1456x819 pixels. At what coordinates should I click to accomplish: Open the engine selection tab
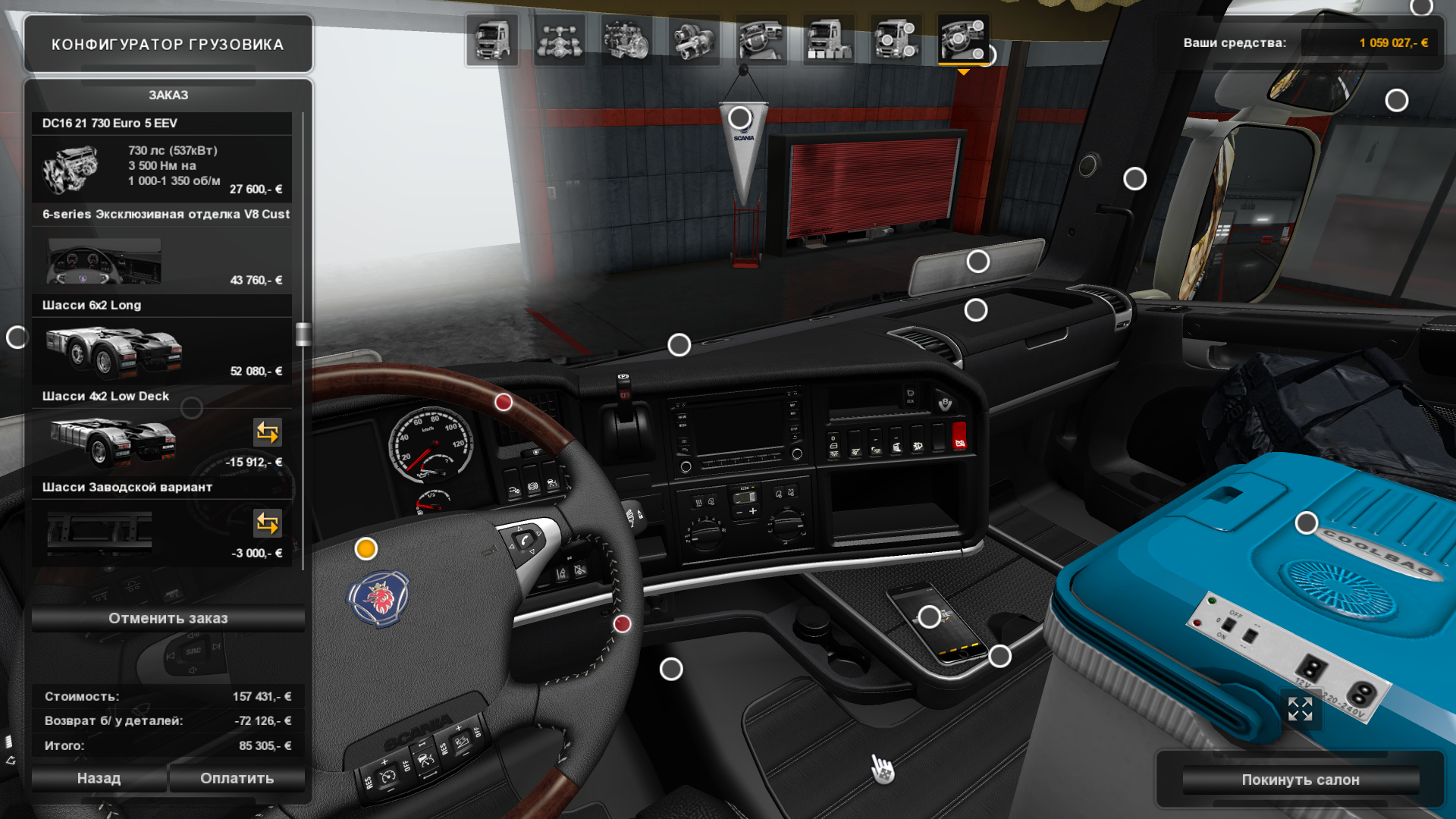pos(626,40)
